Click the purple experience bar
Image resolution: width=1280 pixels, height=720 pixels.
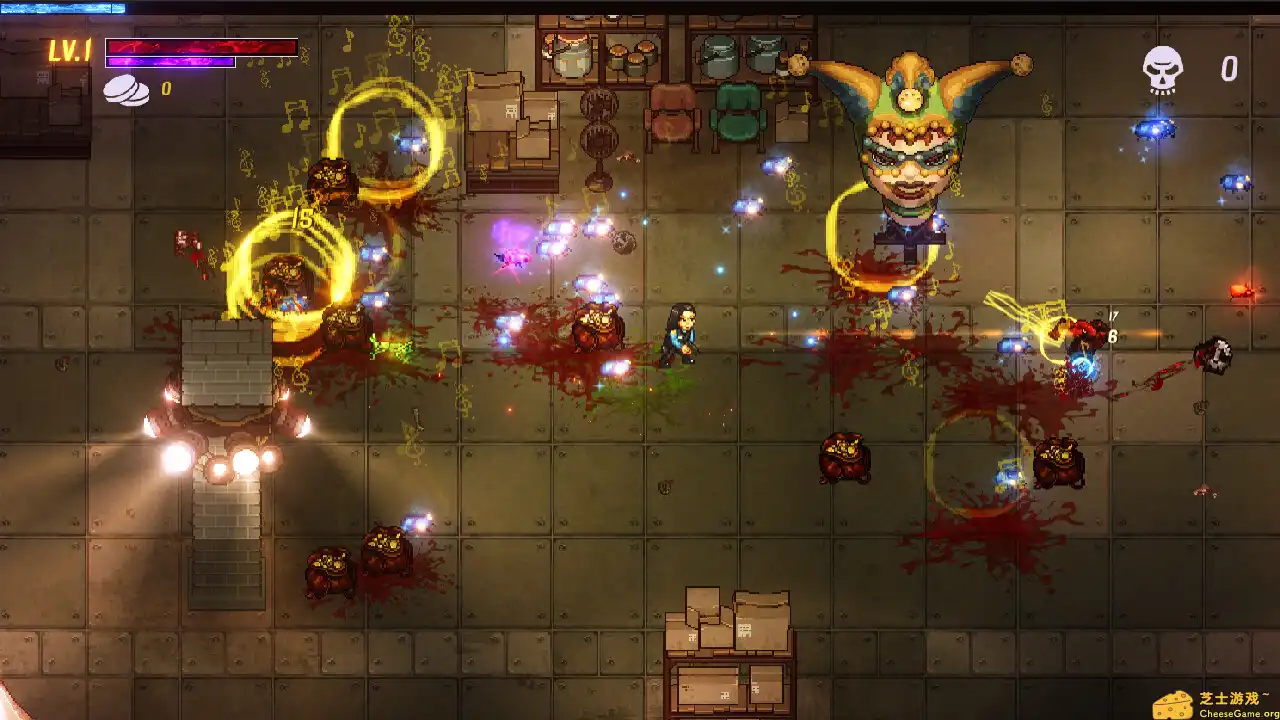168,61
